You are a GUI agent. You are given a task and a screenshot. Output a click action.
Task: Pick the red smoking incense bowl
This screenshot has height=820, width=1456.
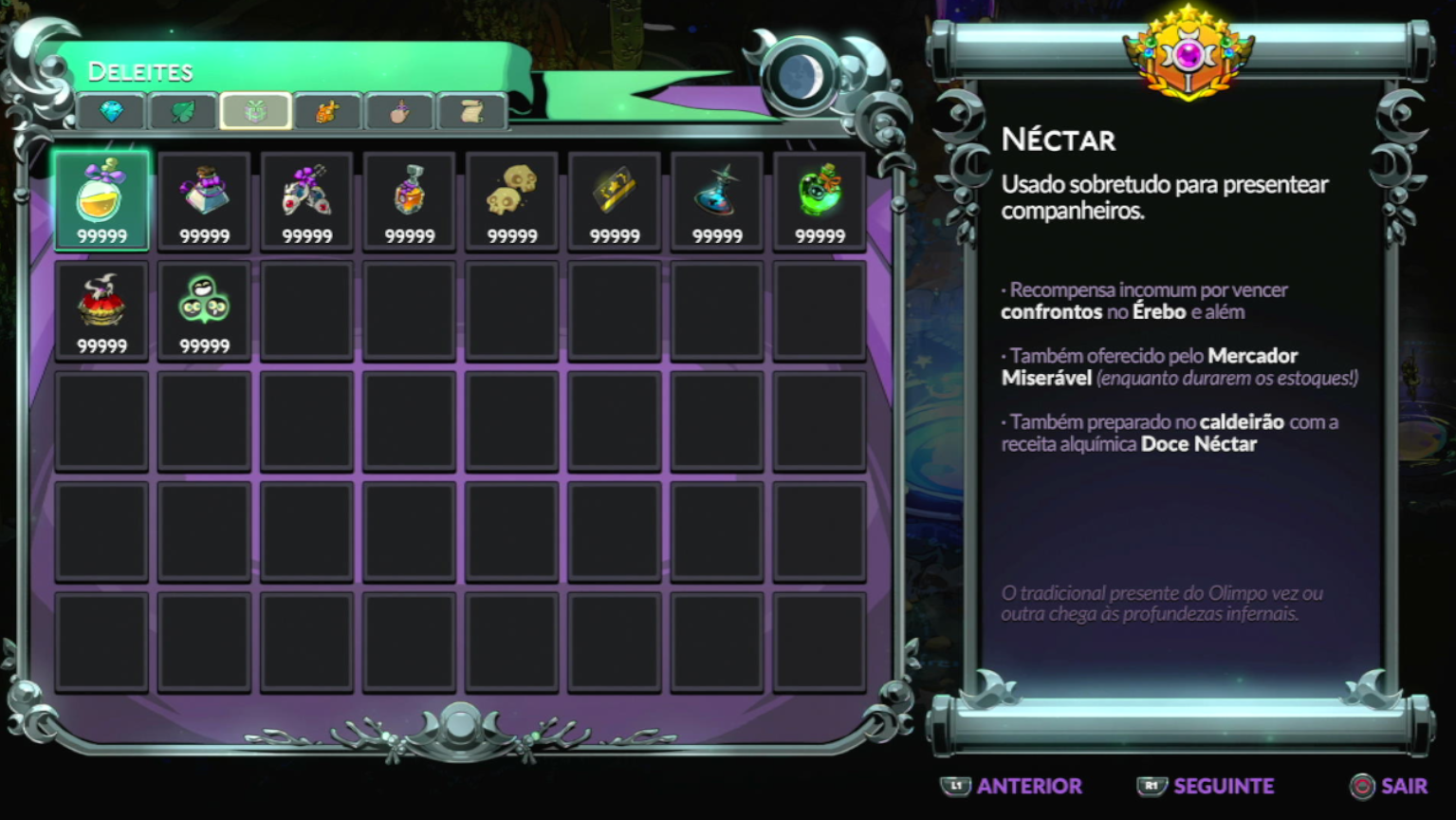[x=101, y=310]
